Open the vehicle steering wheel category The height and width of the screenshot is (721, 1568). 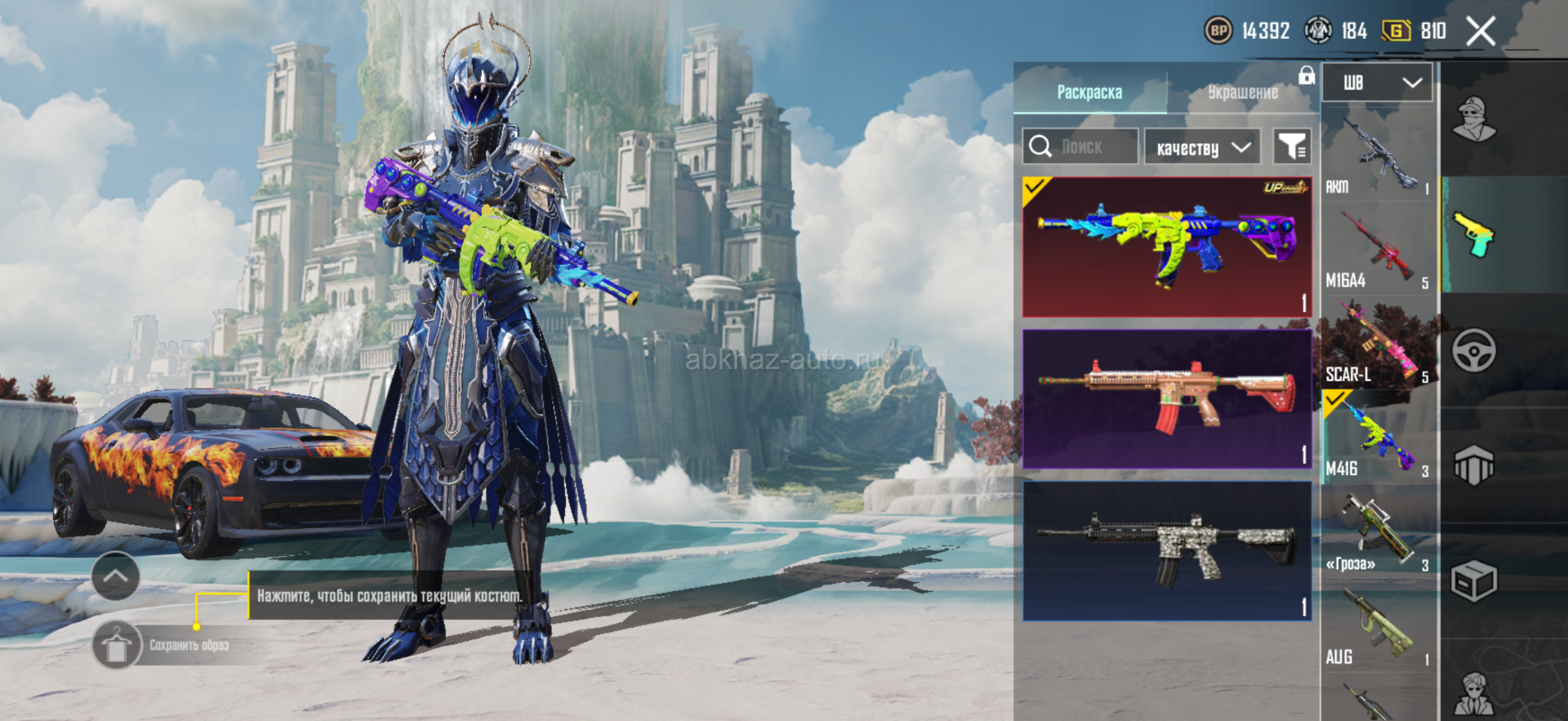(1474, 351)
